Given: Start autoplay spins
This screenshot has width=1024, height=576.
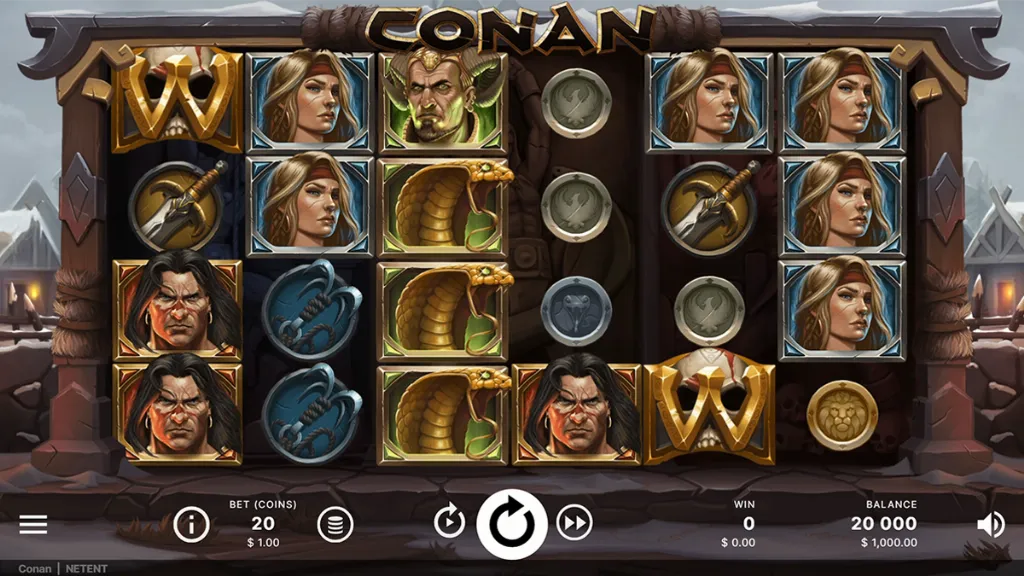Looking at the screenshot, I should [449, 522].
